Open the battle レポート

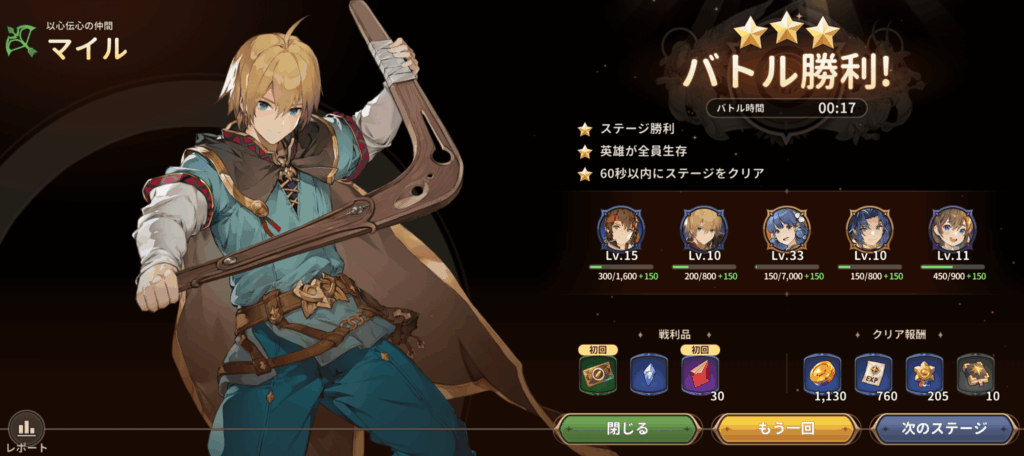tap(27, 431)
